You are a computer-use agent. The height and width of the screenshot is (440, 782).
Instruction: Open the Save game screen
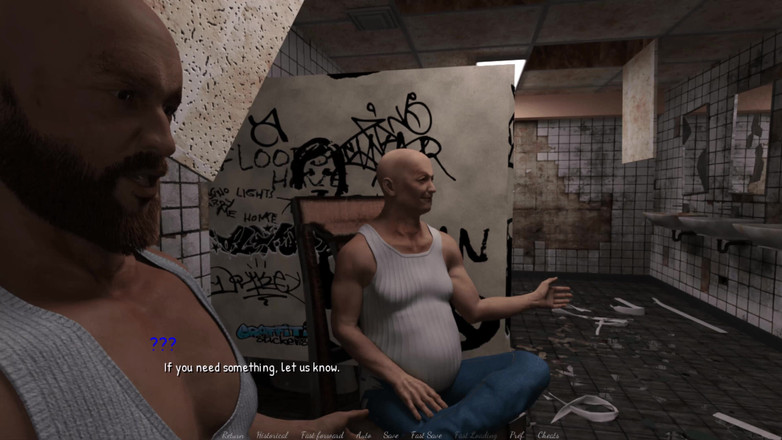(391, 435)
